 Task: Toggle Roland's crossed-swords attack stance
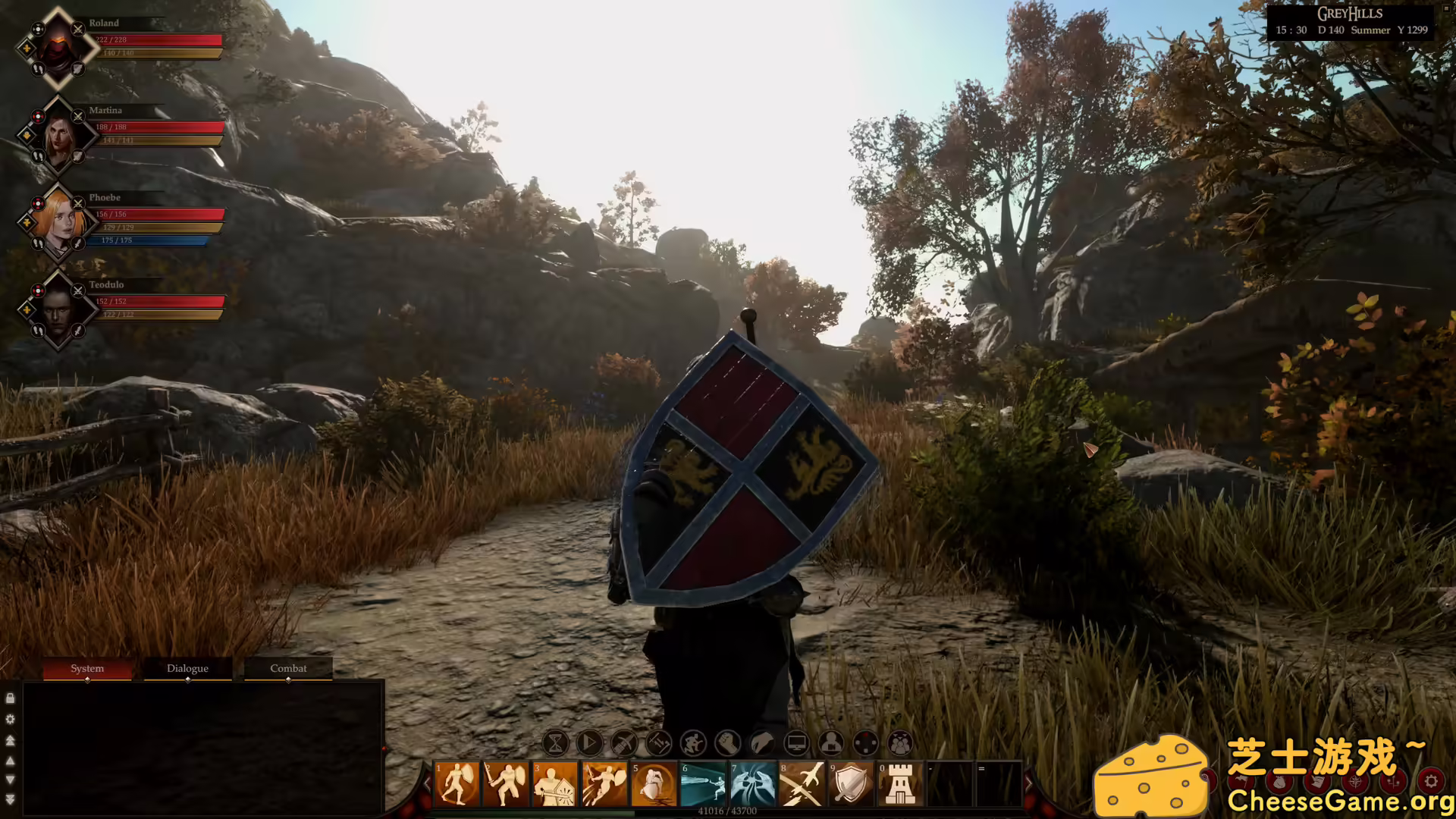coord(77,29)
